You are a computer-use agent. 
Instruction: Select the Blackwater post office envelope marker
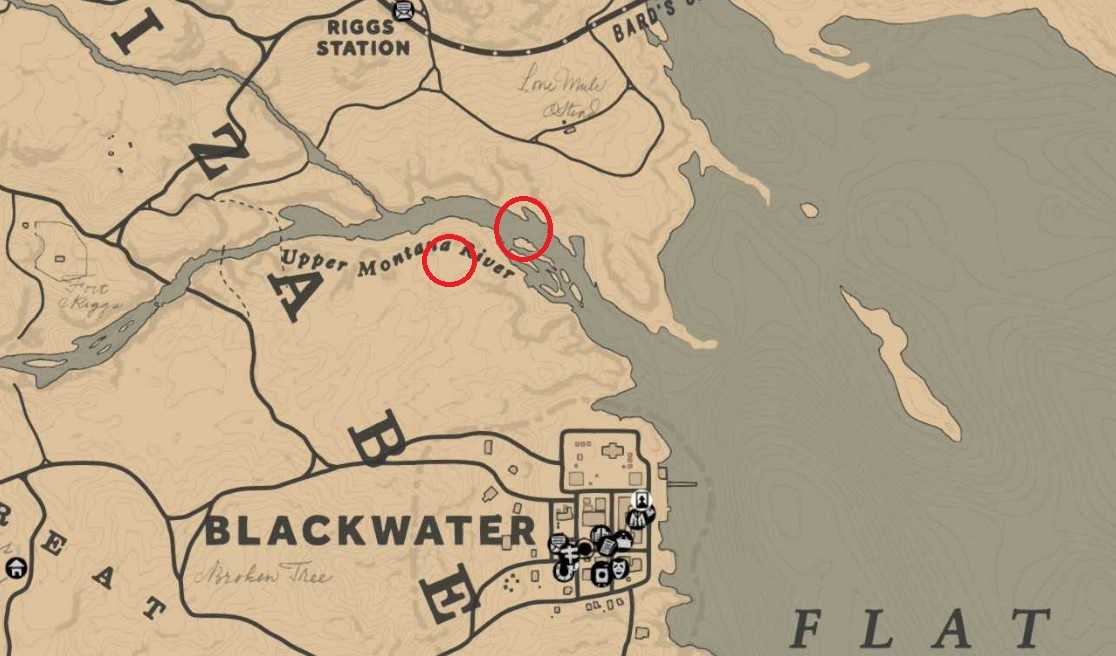click(559, 543)
